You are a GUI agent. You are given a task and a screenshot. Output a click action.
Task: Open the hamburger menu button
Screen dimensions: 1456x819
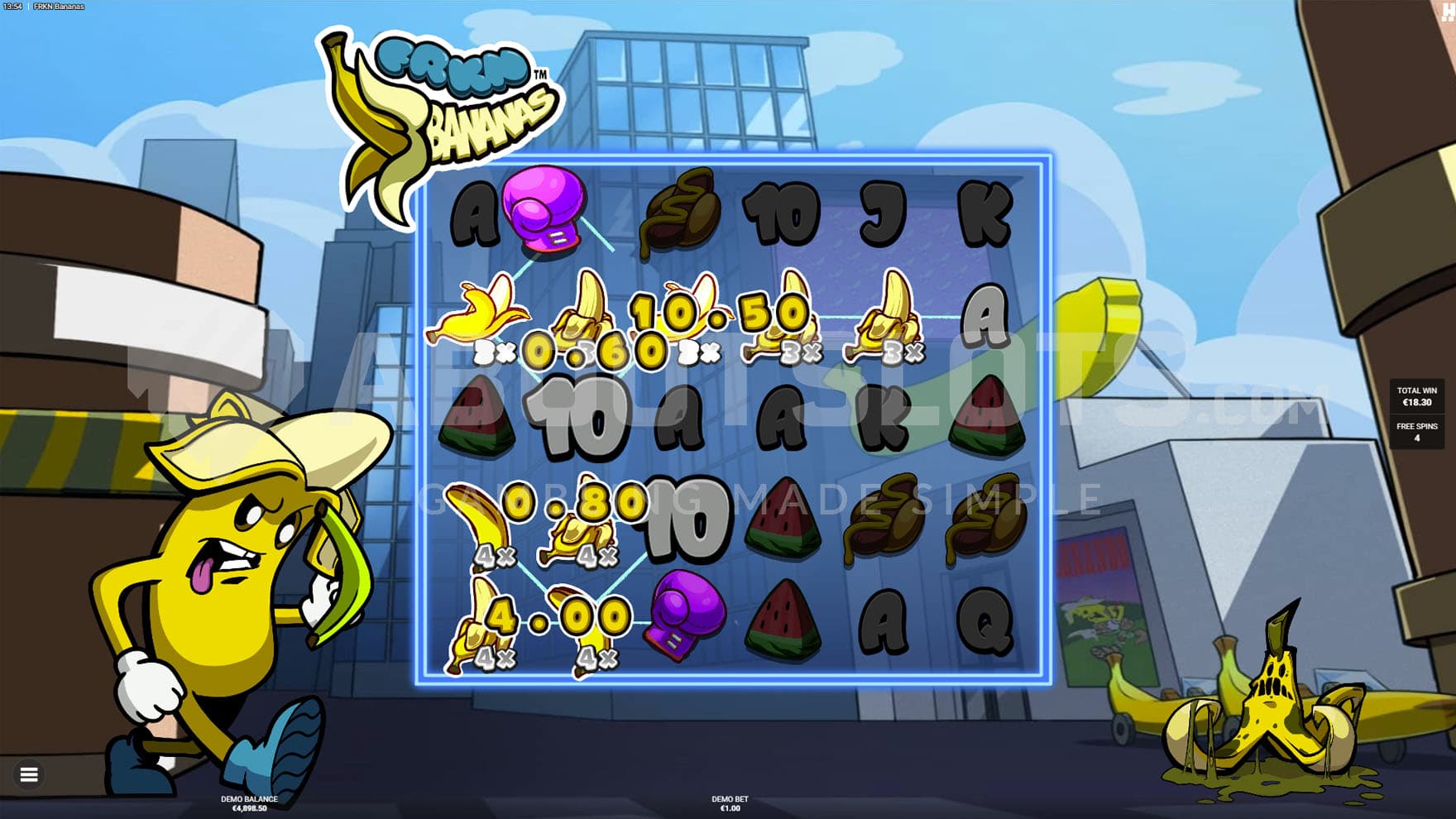(x=29, y=774)
